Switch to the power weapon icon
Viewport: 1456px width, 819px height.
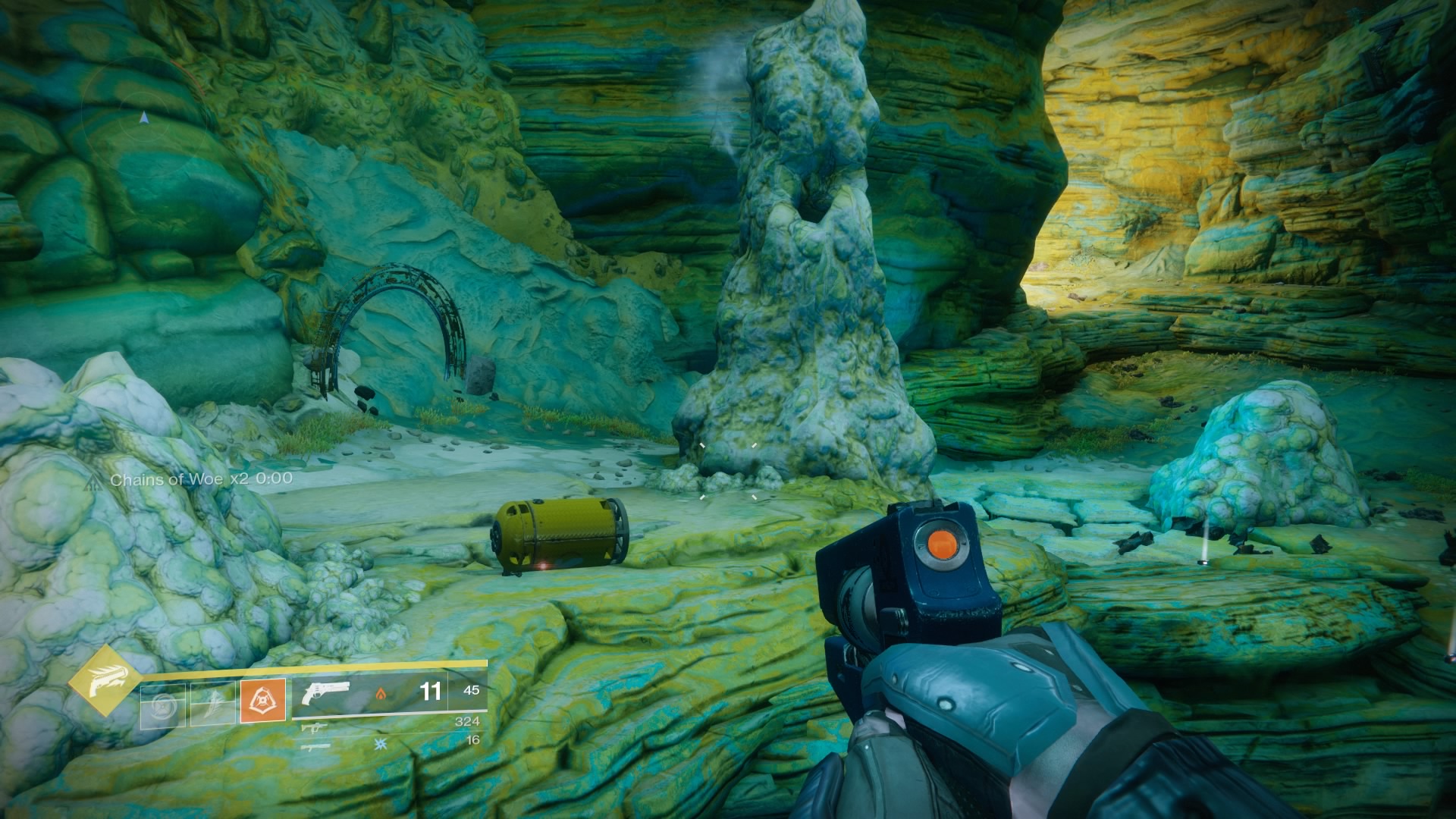(x=314, y=747)
